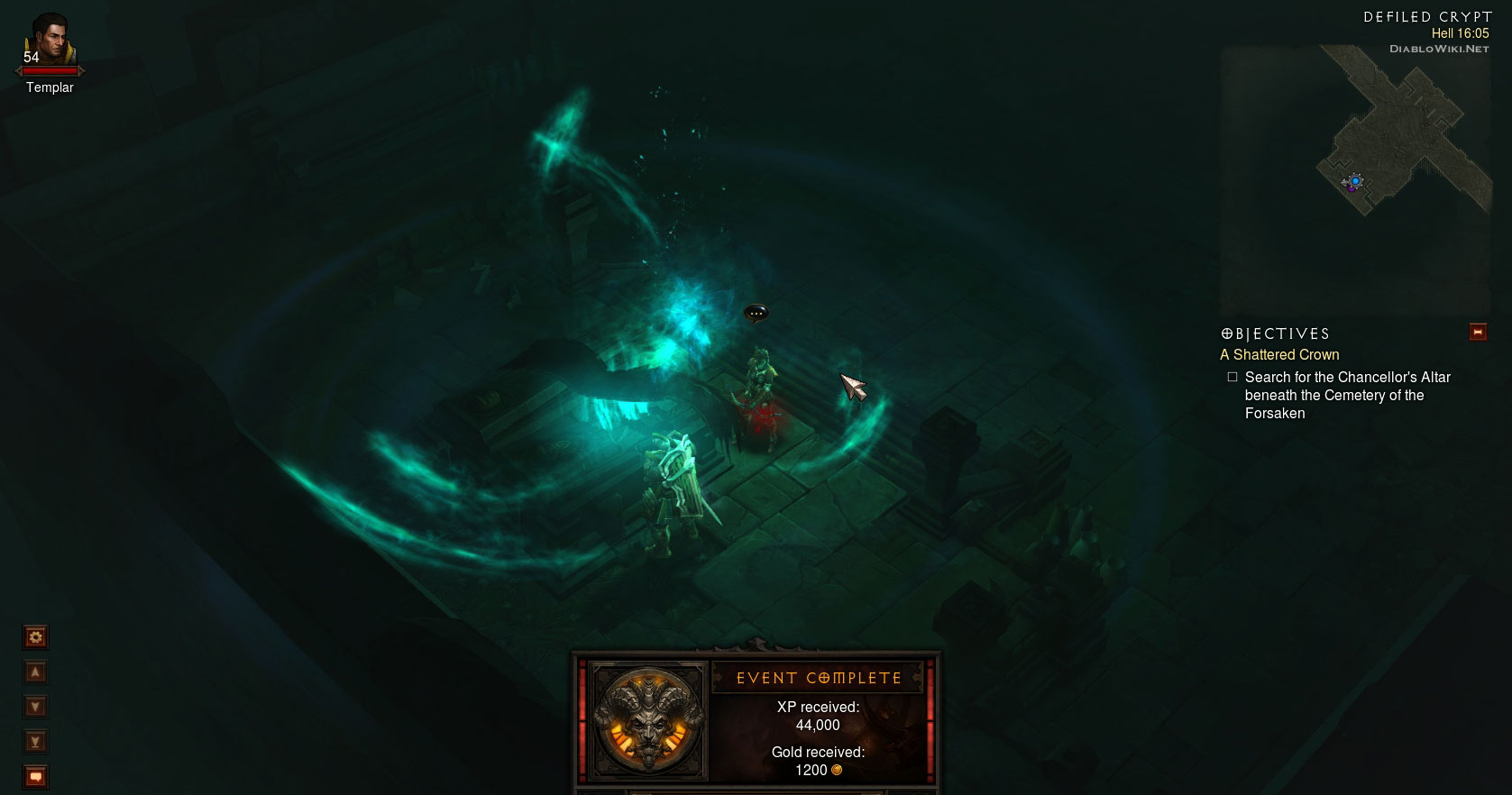Click the chat scroll-up arrow button

(36, 672)
